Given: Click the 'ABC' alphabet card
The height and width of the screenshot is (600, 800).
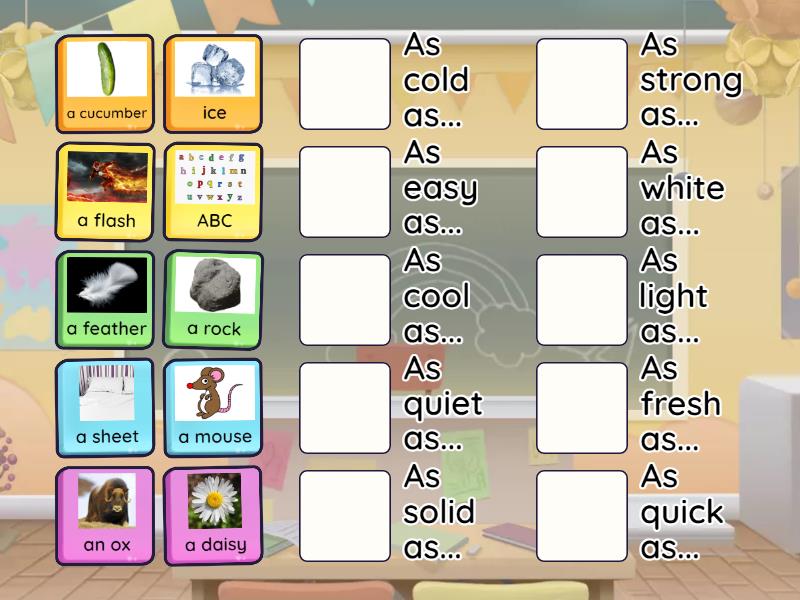Looking at the screenshot, I should click(x=213, y=191).
